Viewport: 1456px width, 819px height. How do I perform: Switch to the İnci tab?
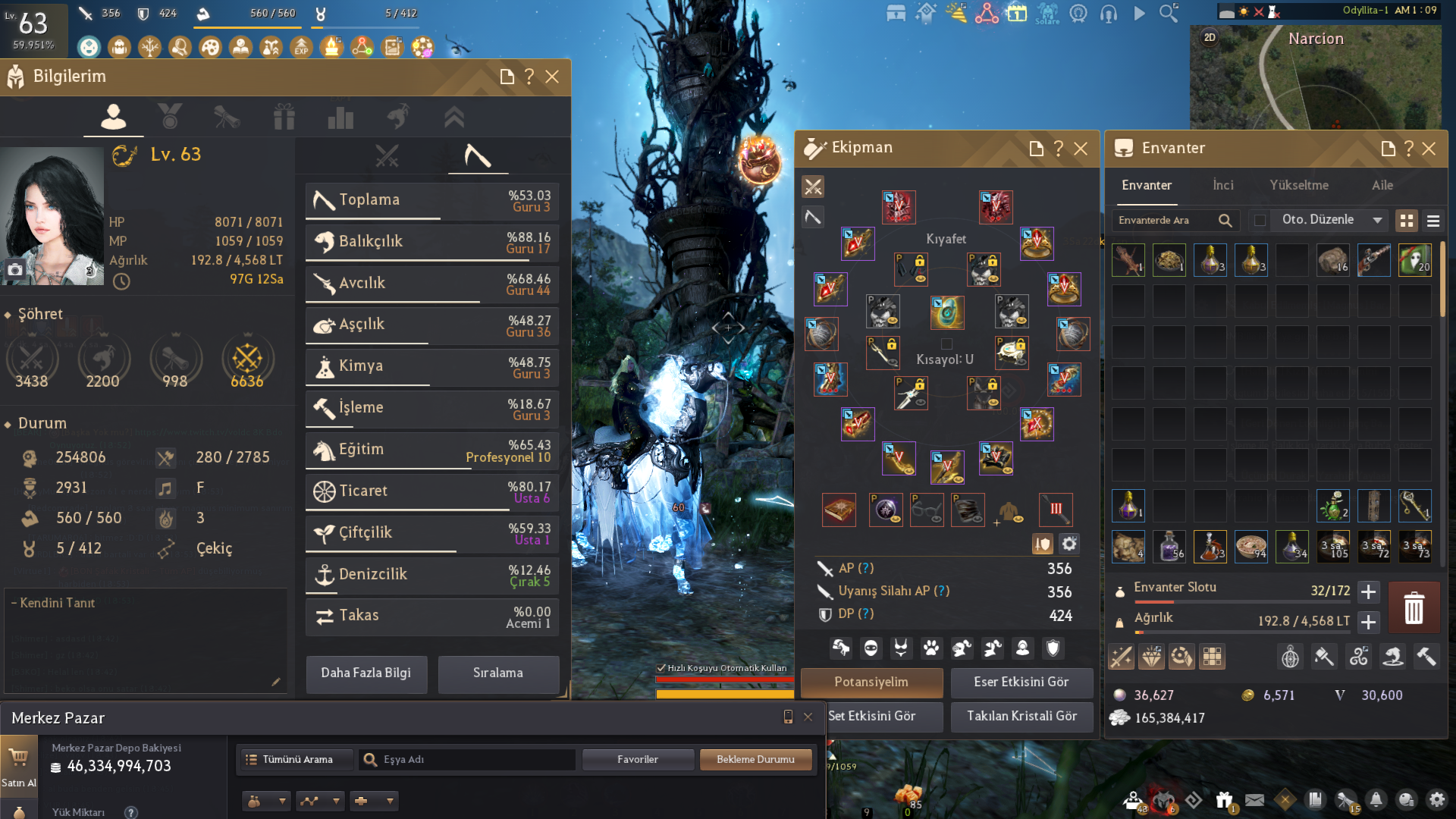(1223, 186)
